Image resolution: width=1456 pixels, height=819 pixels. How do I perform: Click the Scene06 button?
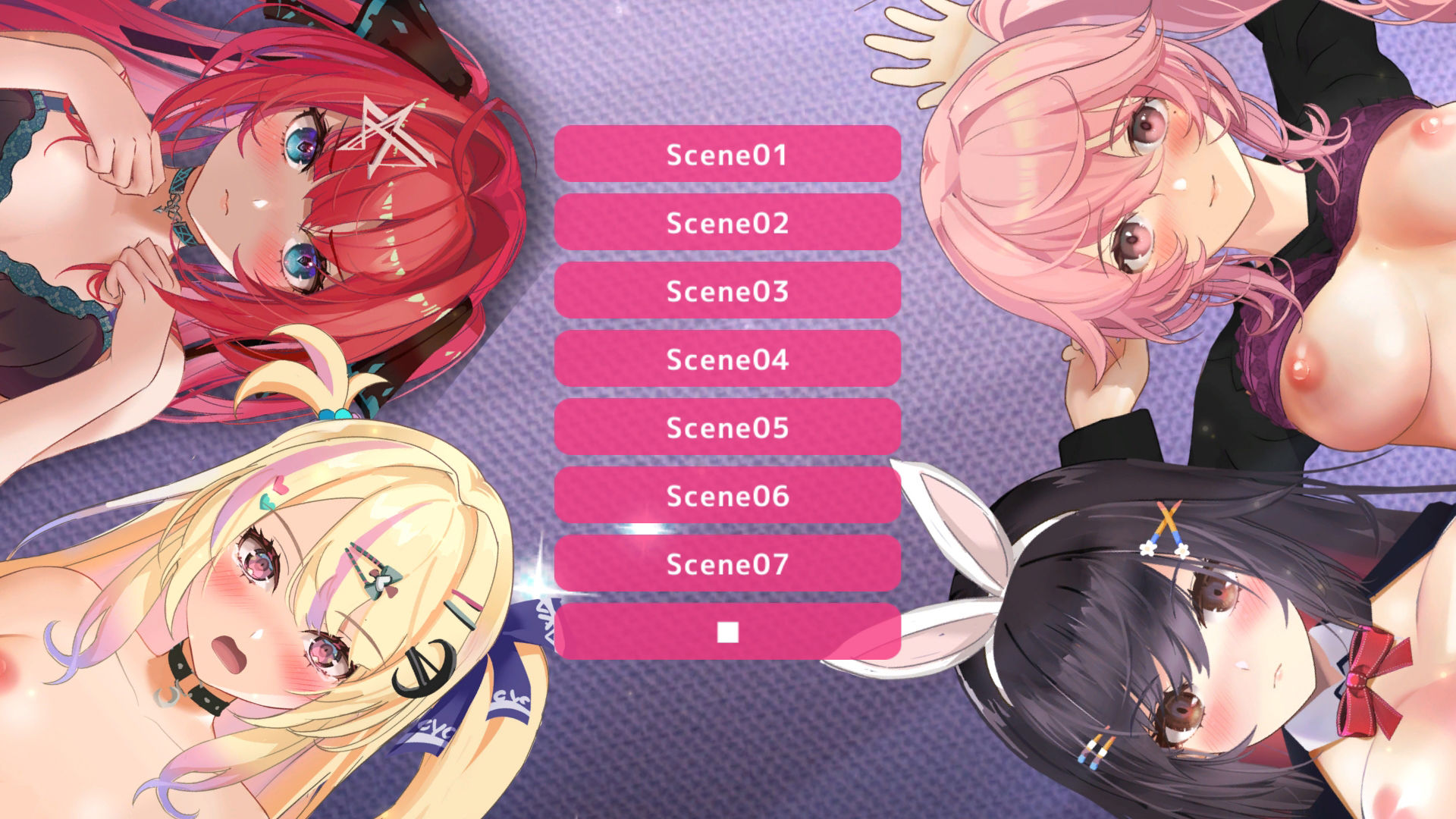coord(727,495)
